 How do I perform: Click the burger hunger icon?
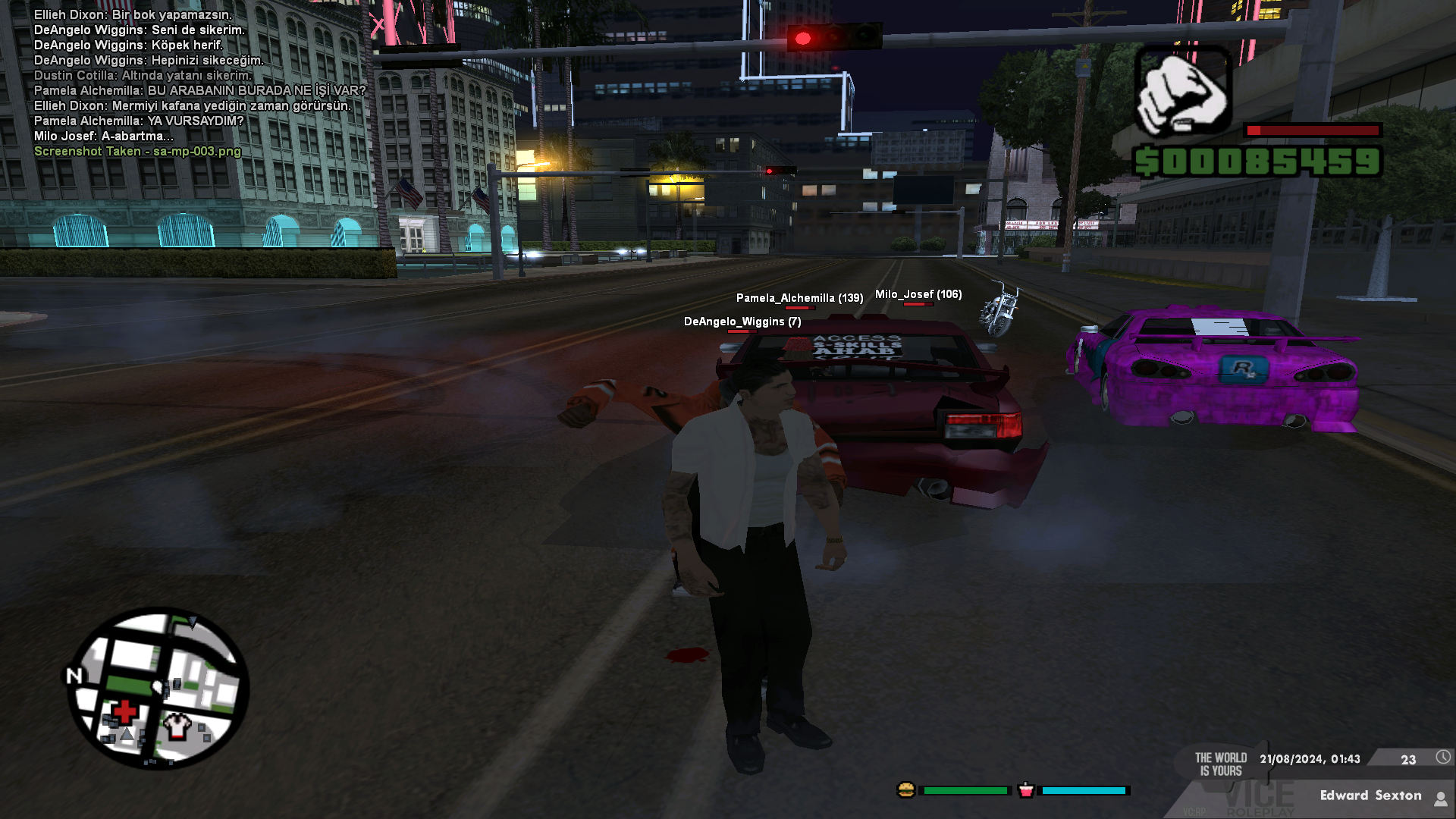pos(905,790)
